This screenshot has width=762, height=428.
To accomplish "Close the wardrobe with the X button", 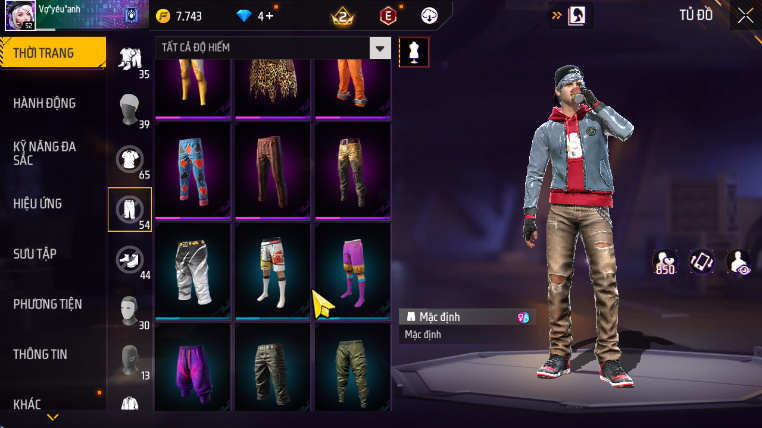I will 745,15.
